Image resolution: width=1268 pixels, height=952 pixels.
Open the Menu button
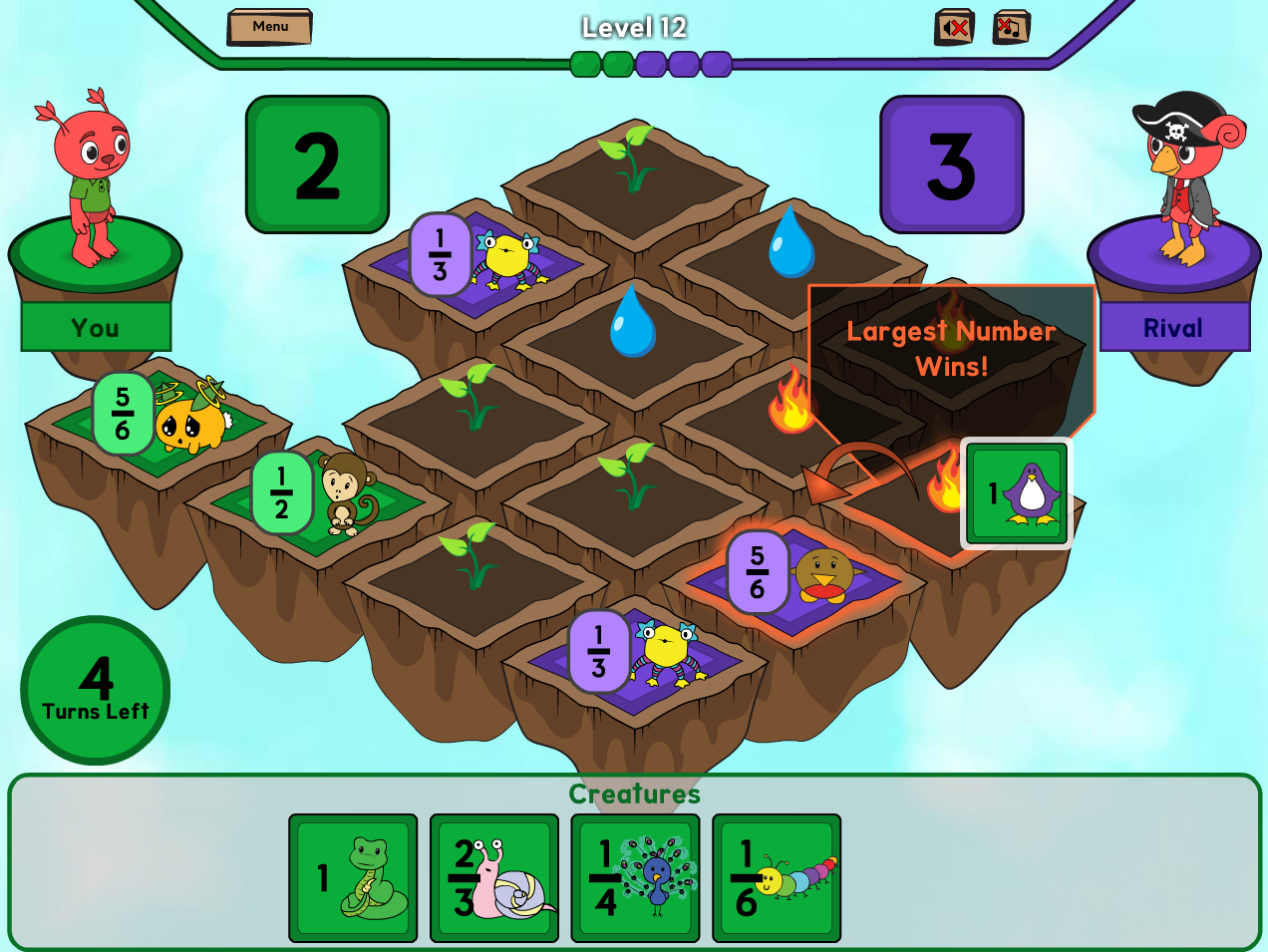(269, 27)
